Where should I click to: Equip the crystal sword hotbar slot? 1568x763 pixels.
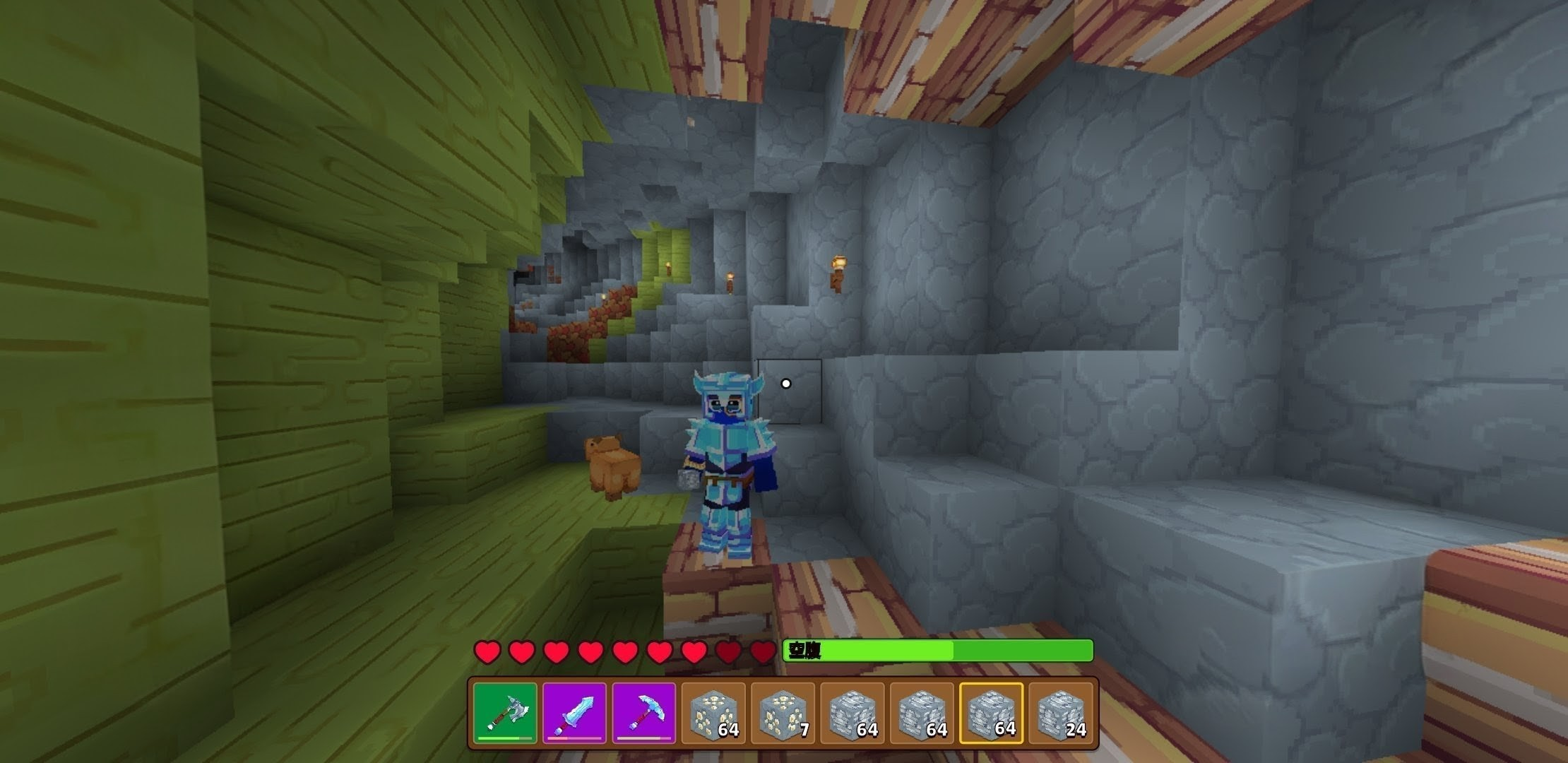click(x=574, y=713)
